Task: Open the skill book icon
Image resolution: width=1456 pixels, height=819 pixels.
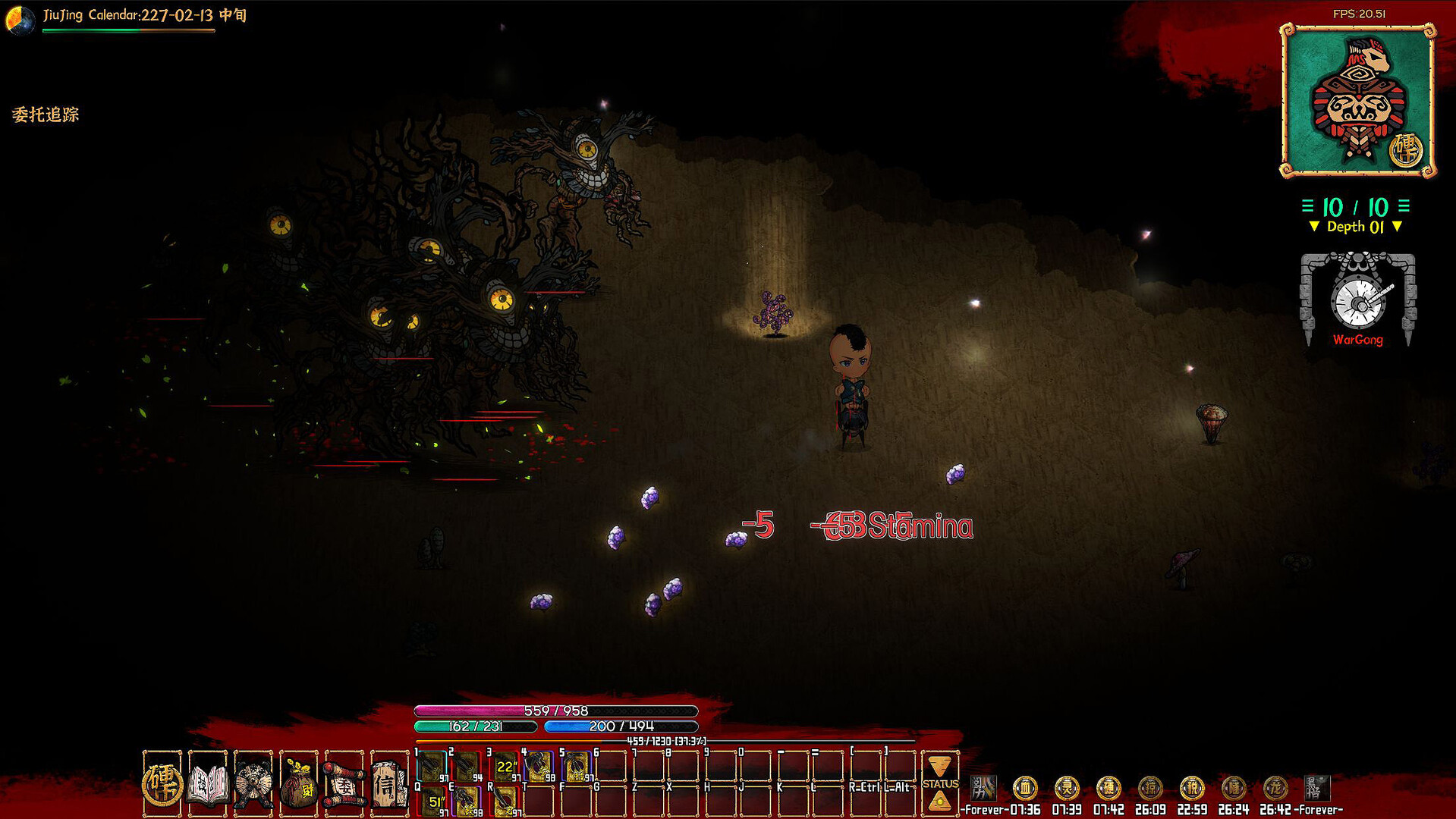Action: (208, 783)
